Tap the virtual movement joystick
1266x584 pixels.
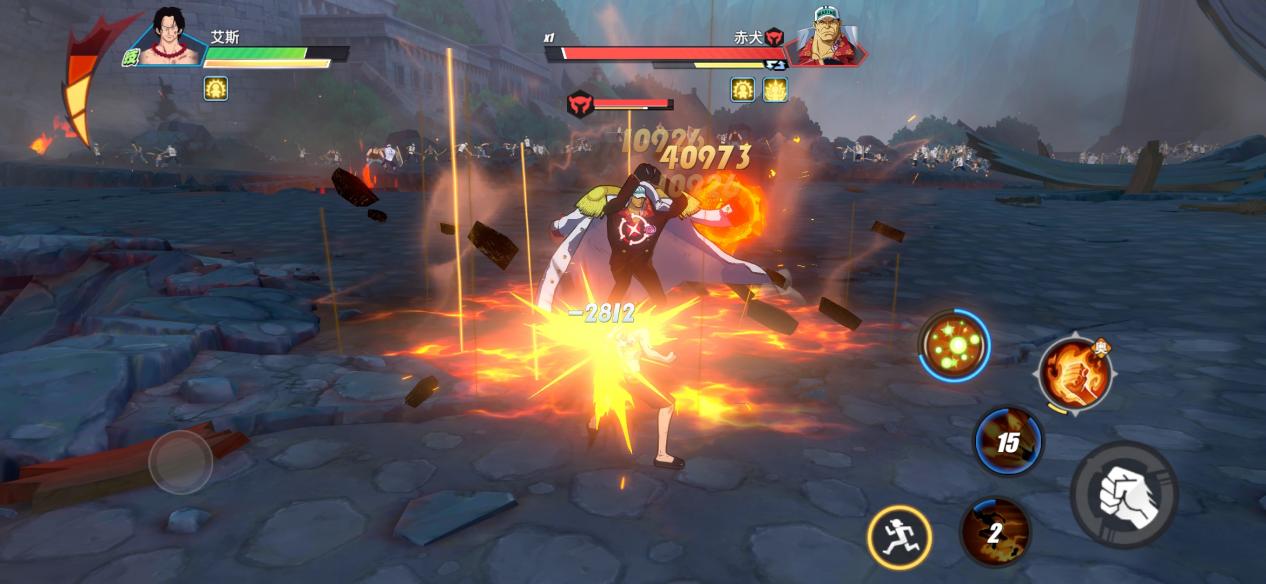point(181,462)
